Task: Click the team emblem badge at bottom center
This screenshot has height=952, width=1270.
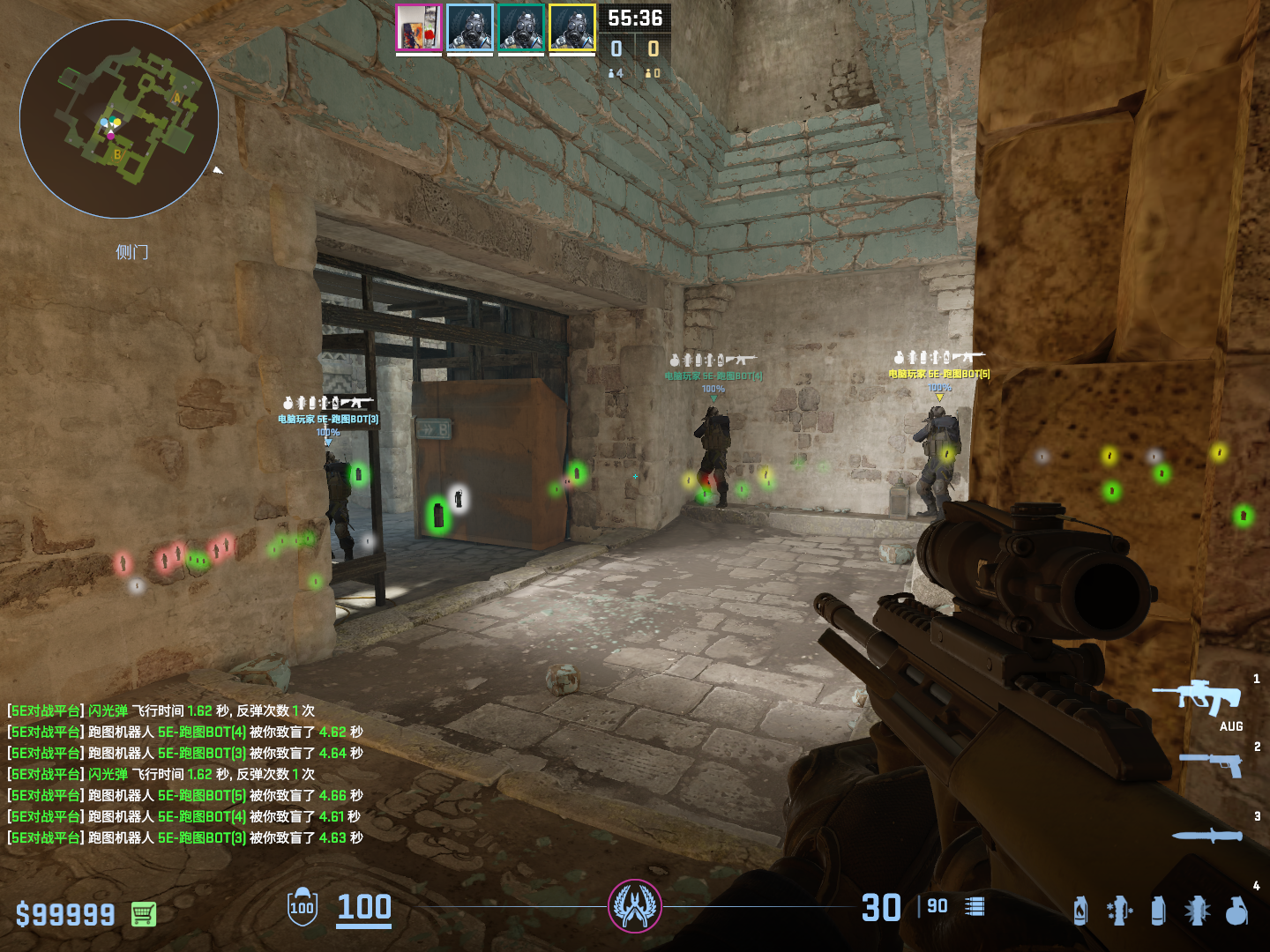Action: point(635,906)
